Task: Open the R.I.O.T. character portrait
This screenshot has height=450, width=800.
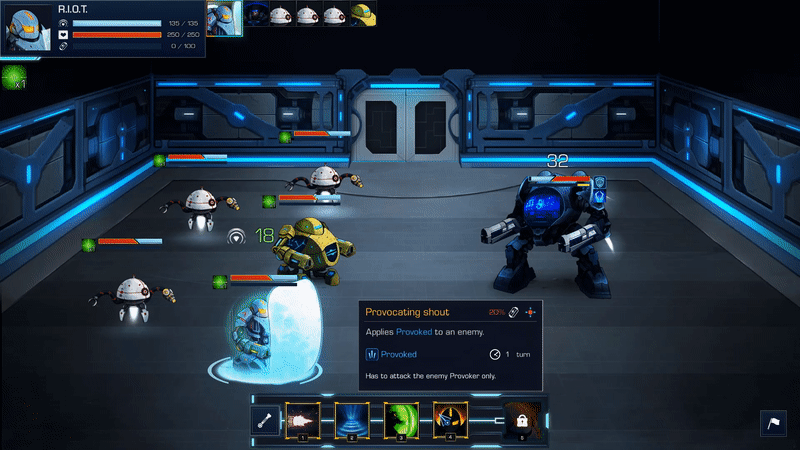Action: 28,28
